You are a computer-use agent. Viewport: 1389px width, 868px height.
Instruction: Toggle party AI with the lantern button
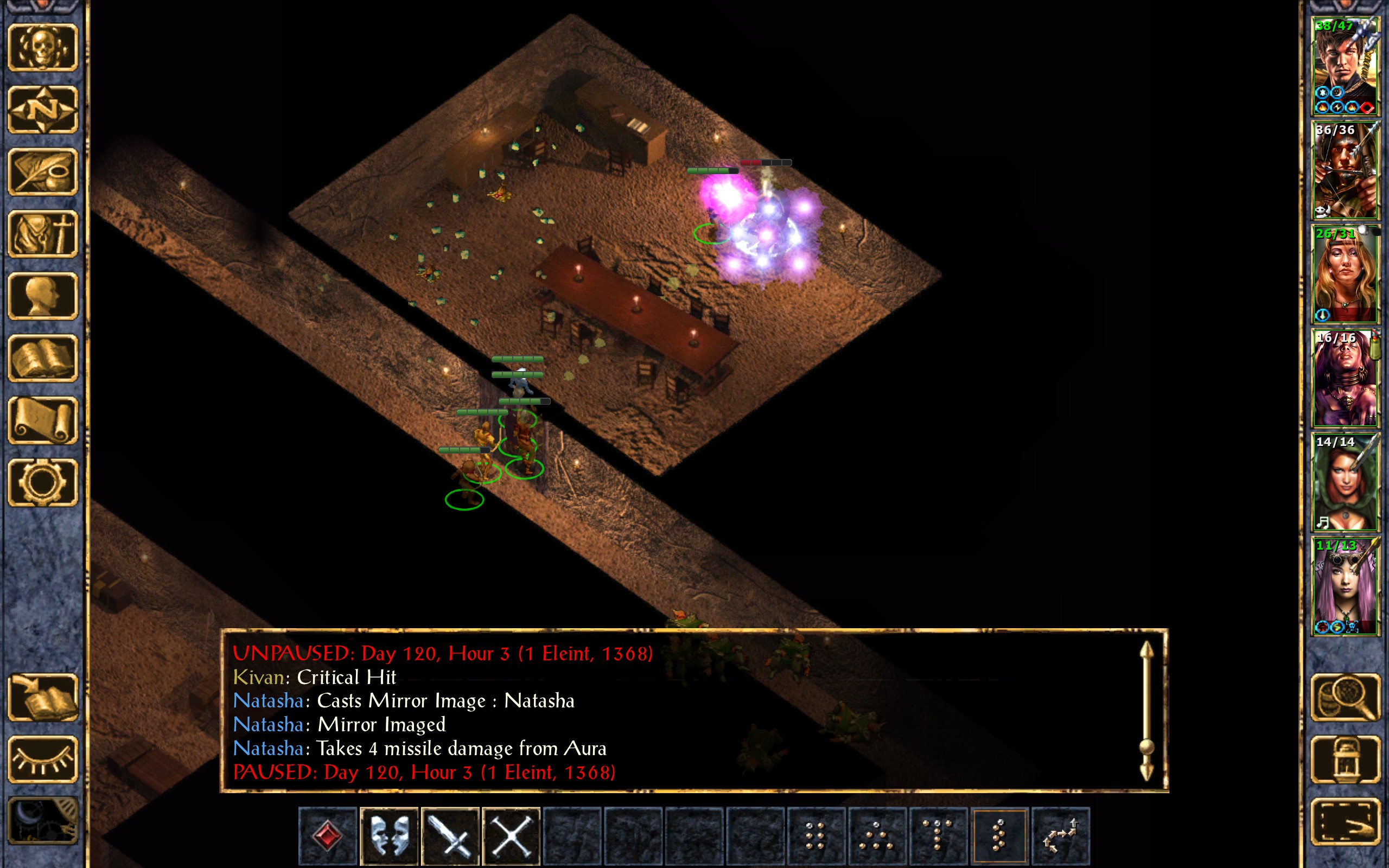pos(1345,759)
